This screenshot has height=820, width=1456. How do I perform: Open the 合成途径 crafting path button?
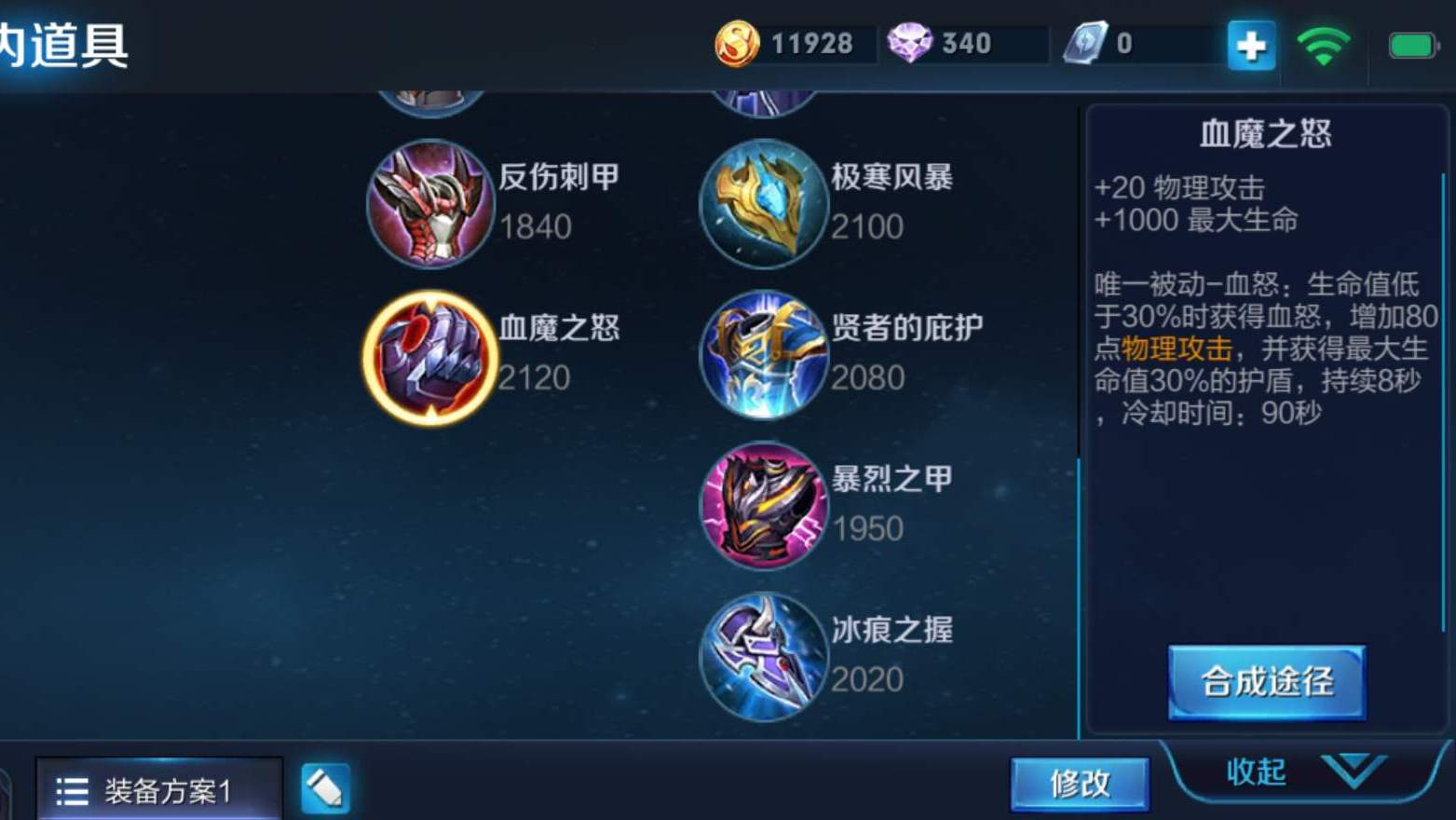[x=1267, y=681]
